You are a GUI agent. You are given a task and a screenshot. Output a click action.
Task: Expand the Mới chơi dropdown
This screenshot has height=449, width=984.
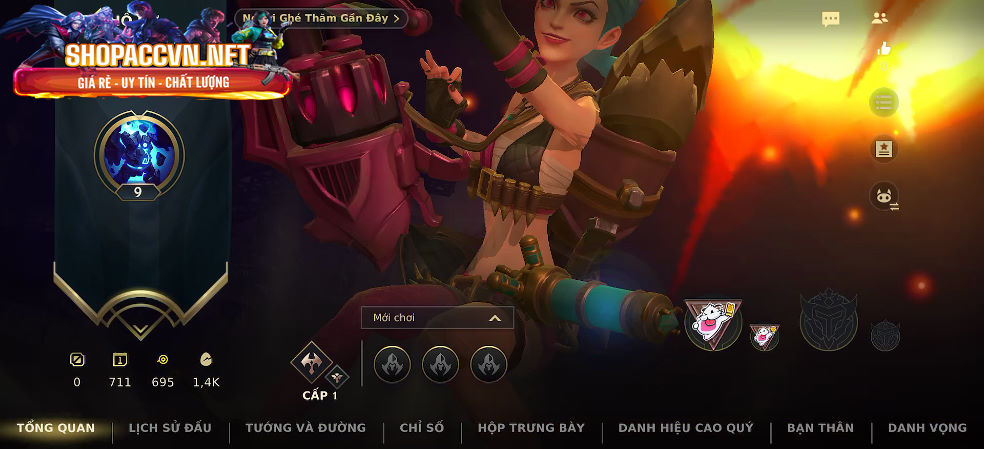pos(437,318)
